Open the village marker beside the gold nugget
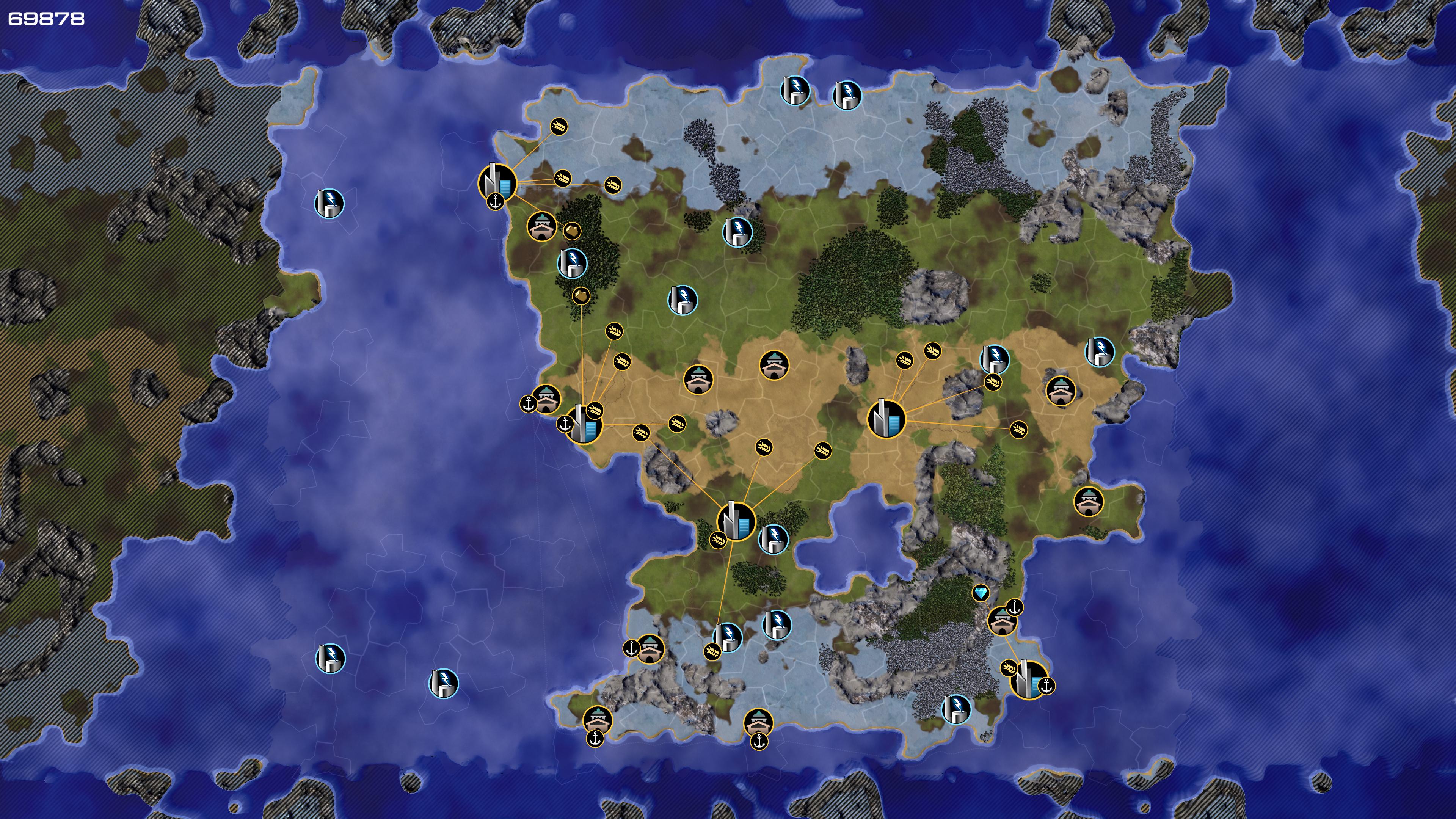 tap(541, 227)
